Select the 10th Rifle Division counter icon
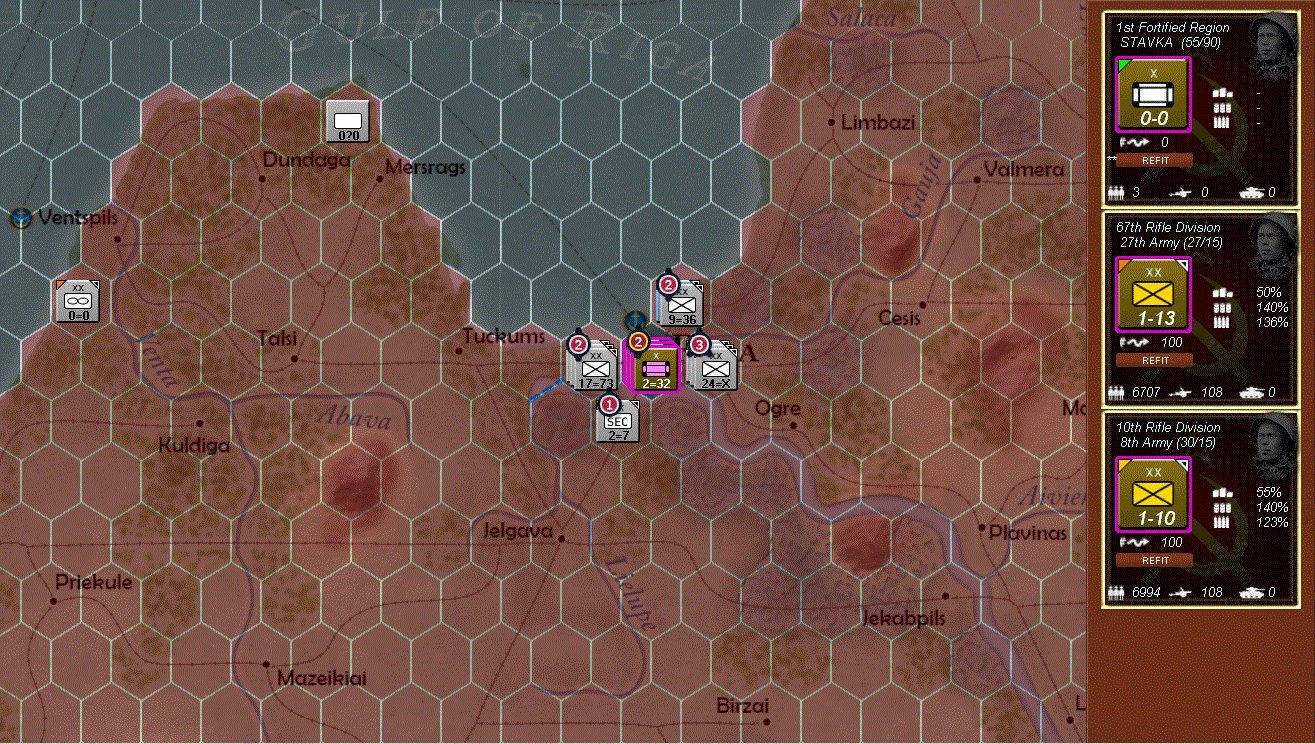The image size is (1315, 744). (1152, 492)
